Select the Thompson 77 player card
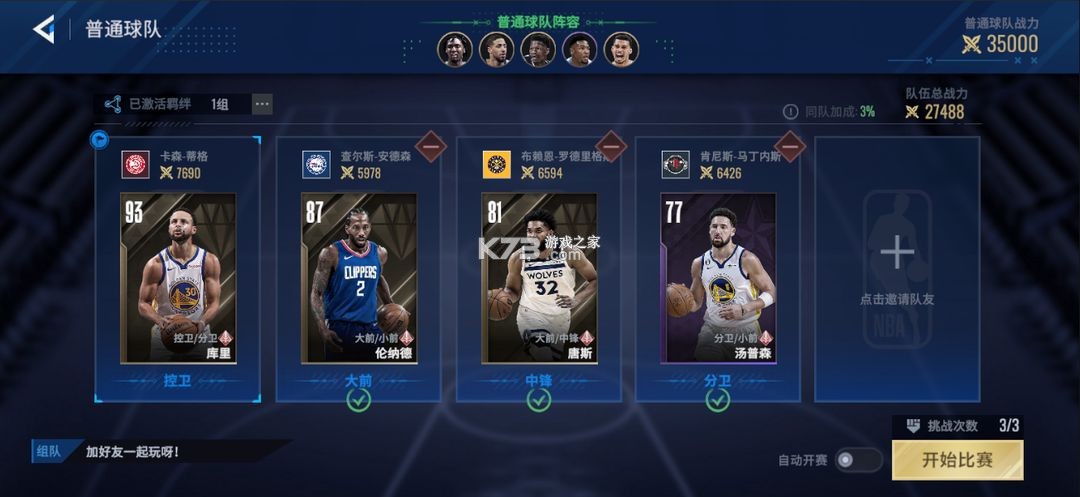1080x497 pixels. [717, 277]
